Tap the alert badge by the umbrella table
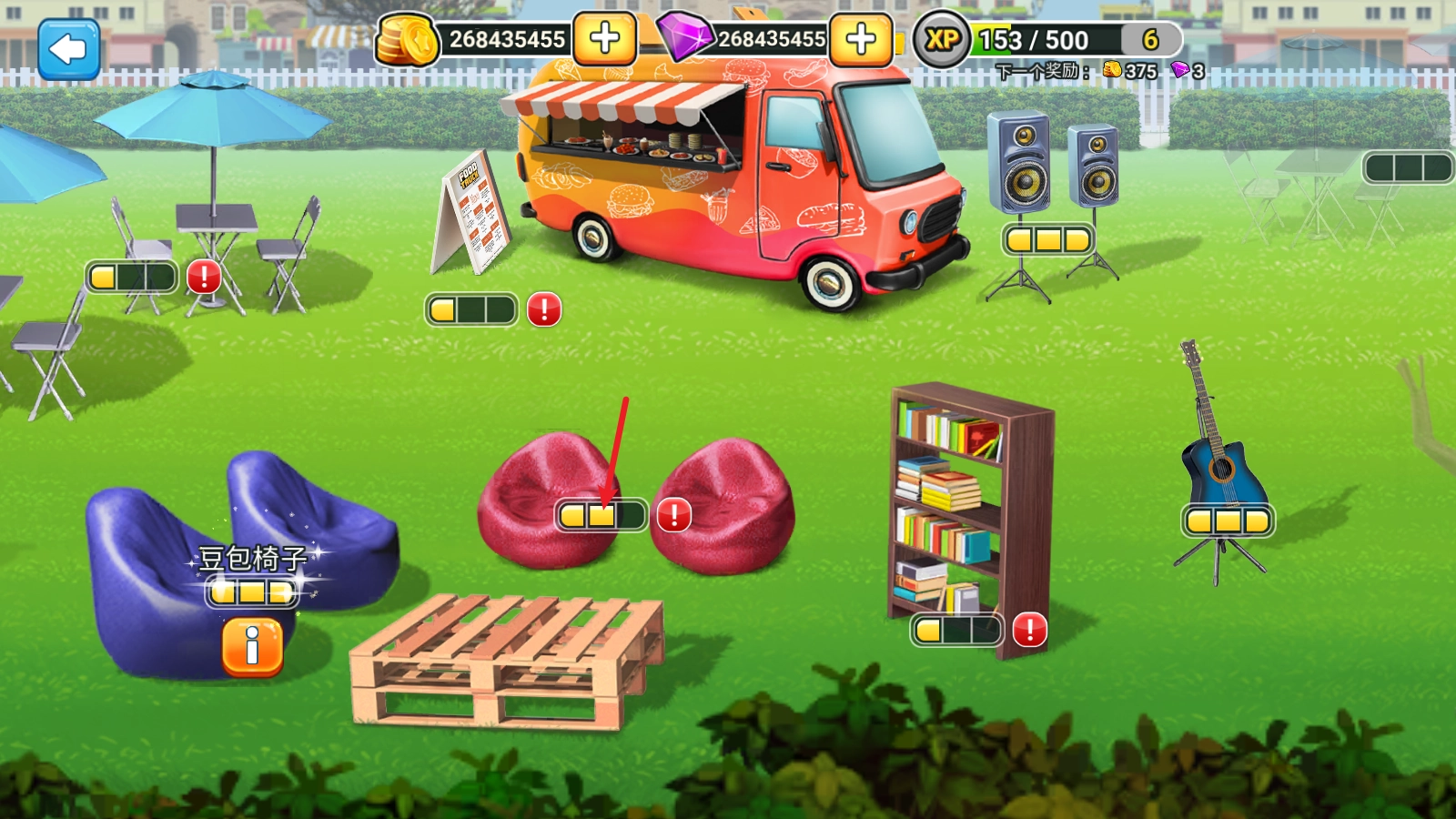Image resolution: width=1456 pixels, height=819 pixels. [x=204, y=277]
